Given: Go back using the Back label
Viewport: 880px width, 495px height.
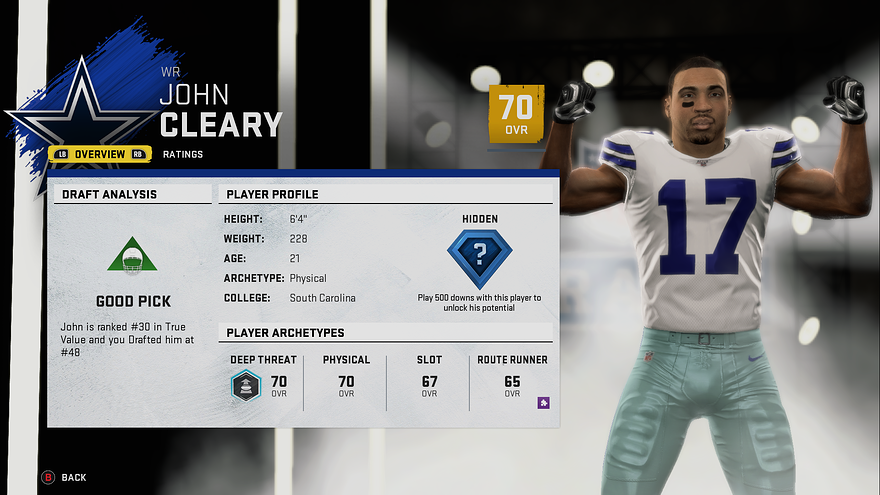Looking at the screenshot, I should pos(73,478).
